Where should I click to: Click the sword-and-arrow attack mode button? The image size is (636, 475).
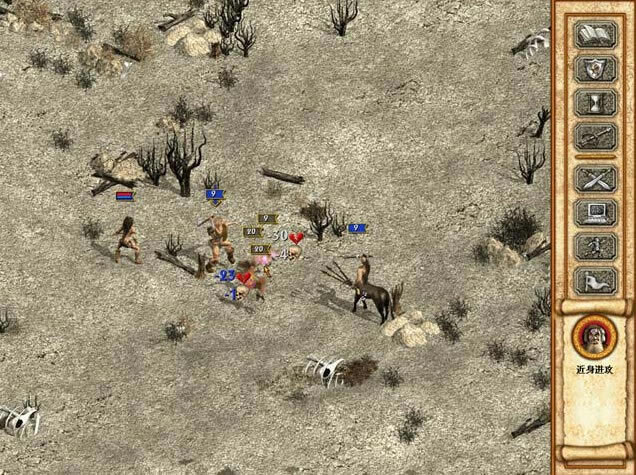[x=595, y=137]
